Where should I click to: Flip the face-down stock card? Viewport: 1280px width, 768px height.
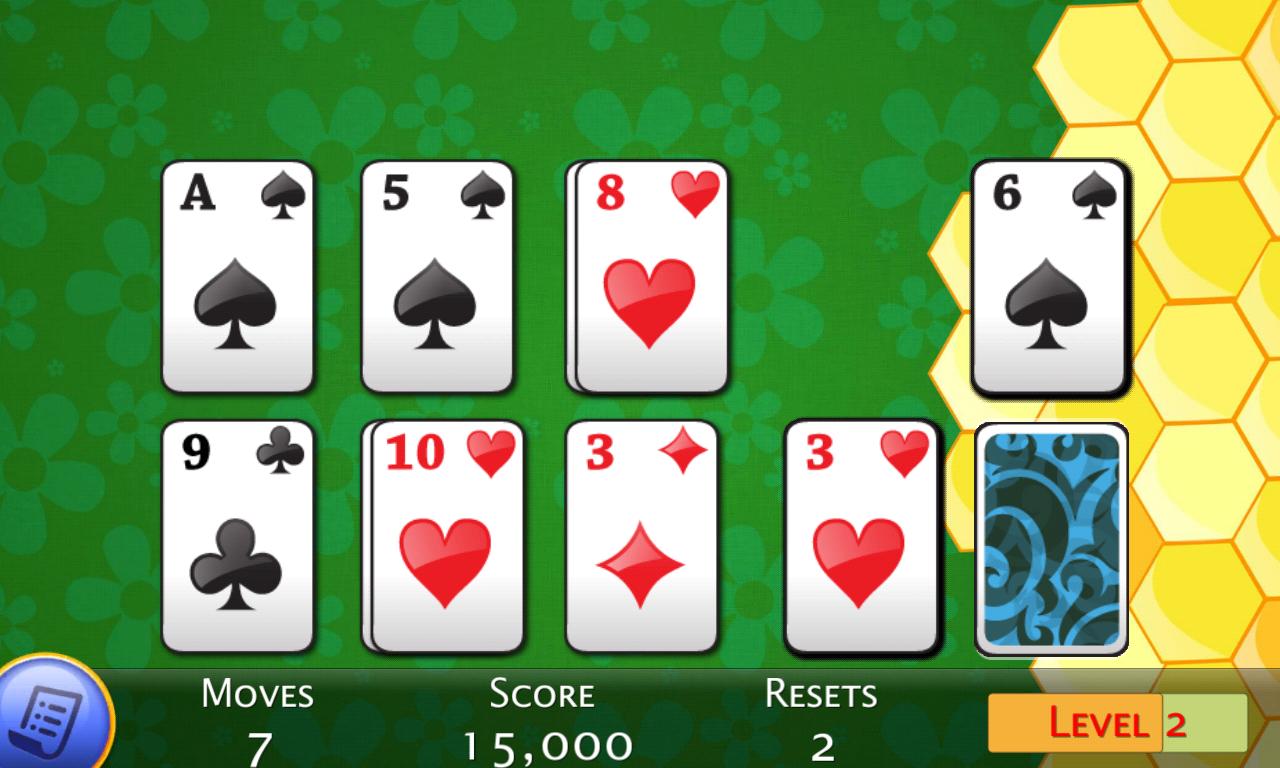(1050, 540)
